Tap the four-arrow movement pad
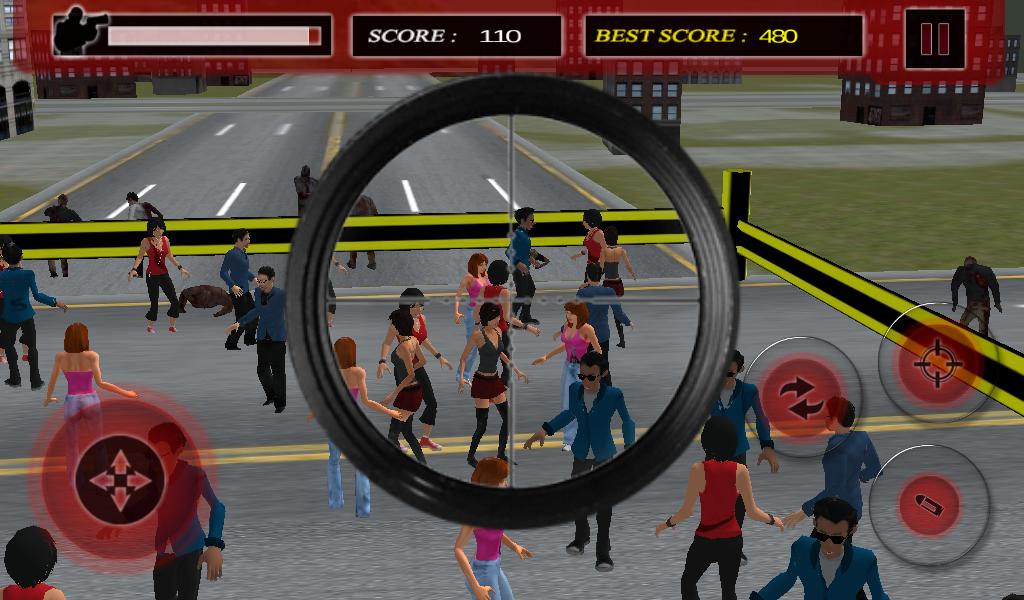The image size is (1024, 600). click(x=119, y=481)
